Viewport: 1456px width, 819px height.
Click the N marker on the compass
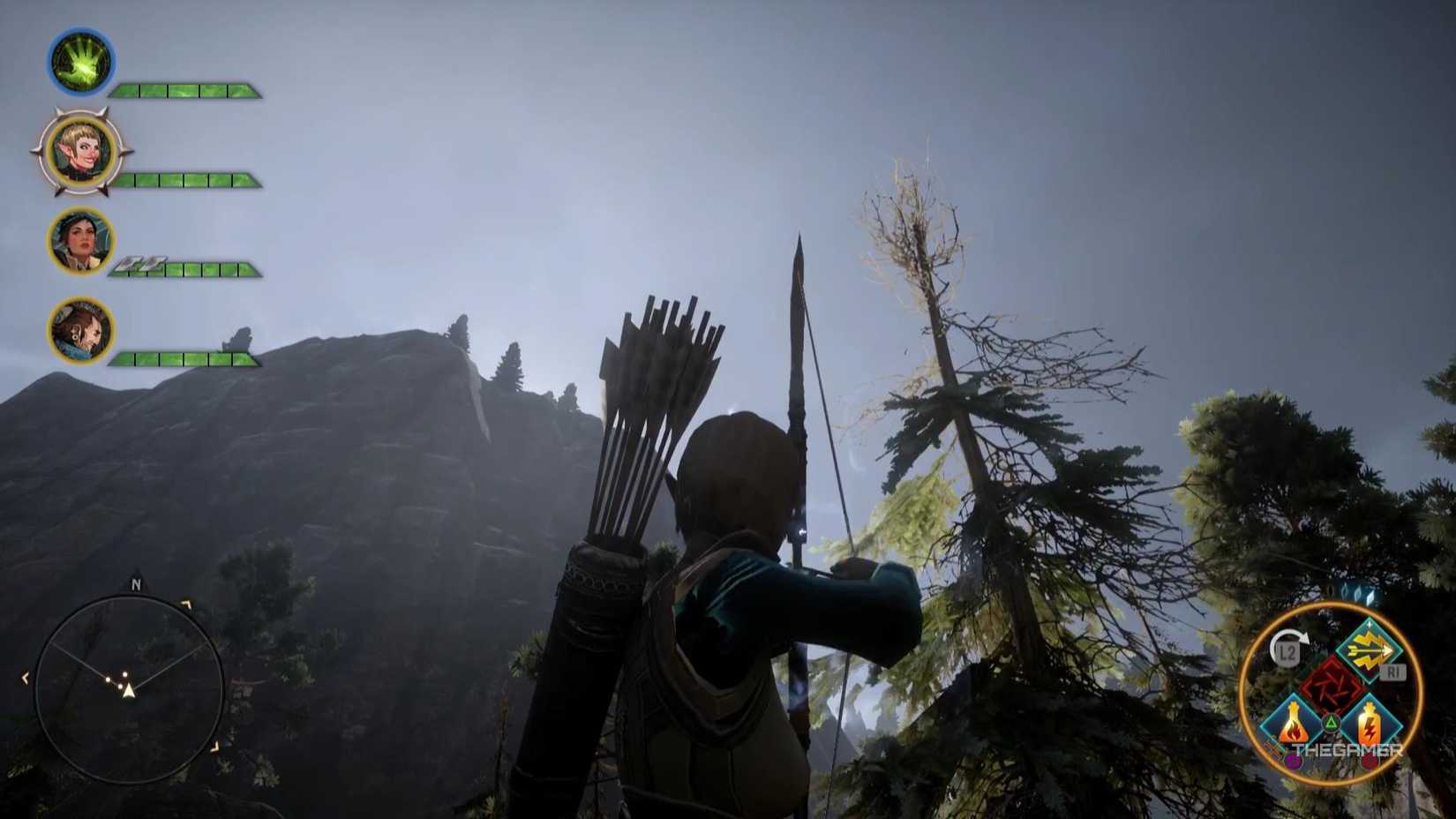[134, 584]
